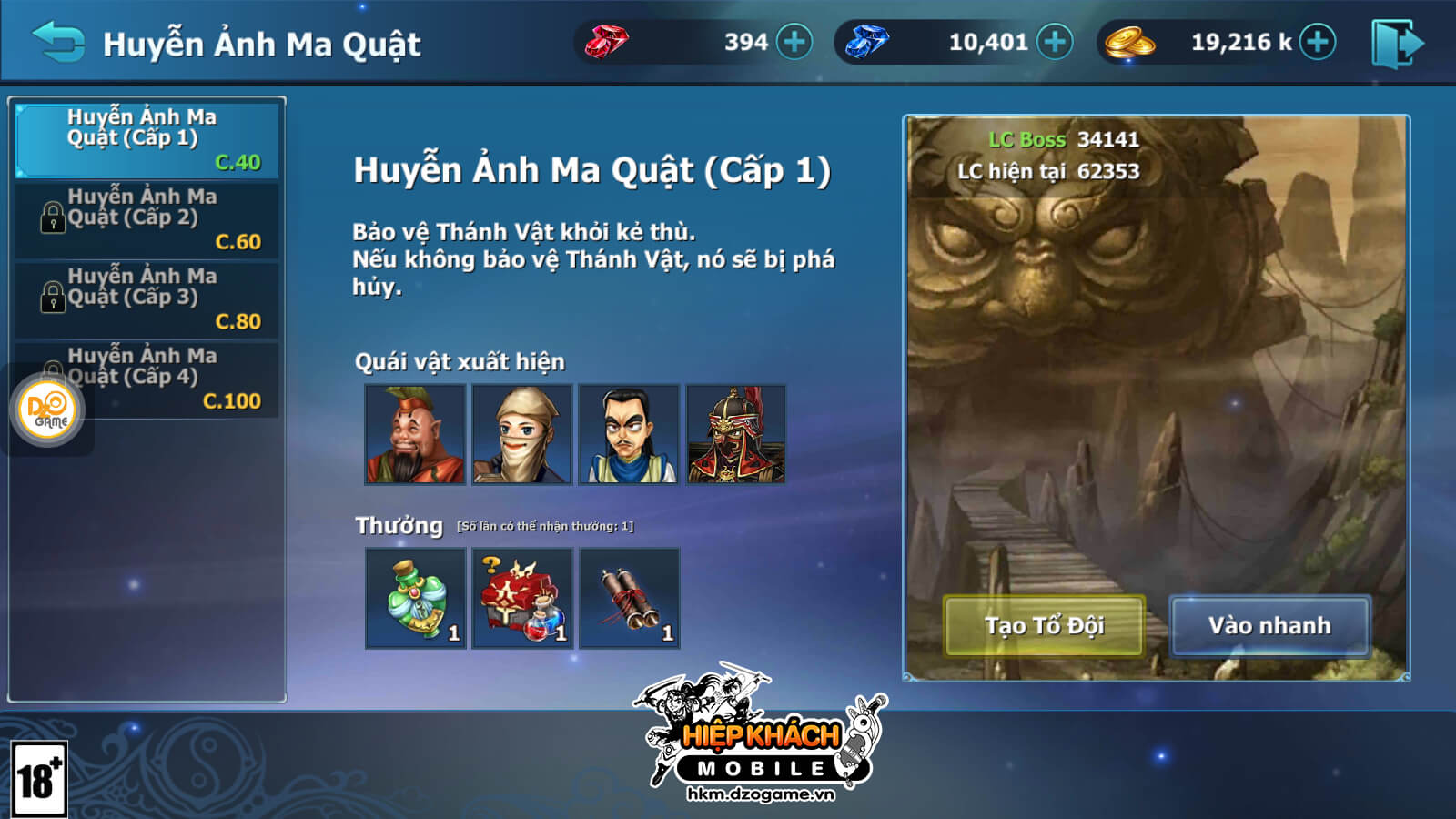Image resolution: width=1456 pixels, height=819 pixels.
Task: Select Huyễn Ảnh Ma Quật (Cấp 1)
Action: click(147, 139)
